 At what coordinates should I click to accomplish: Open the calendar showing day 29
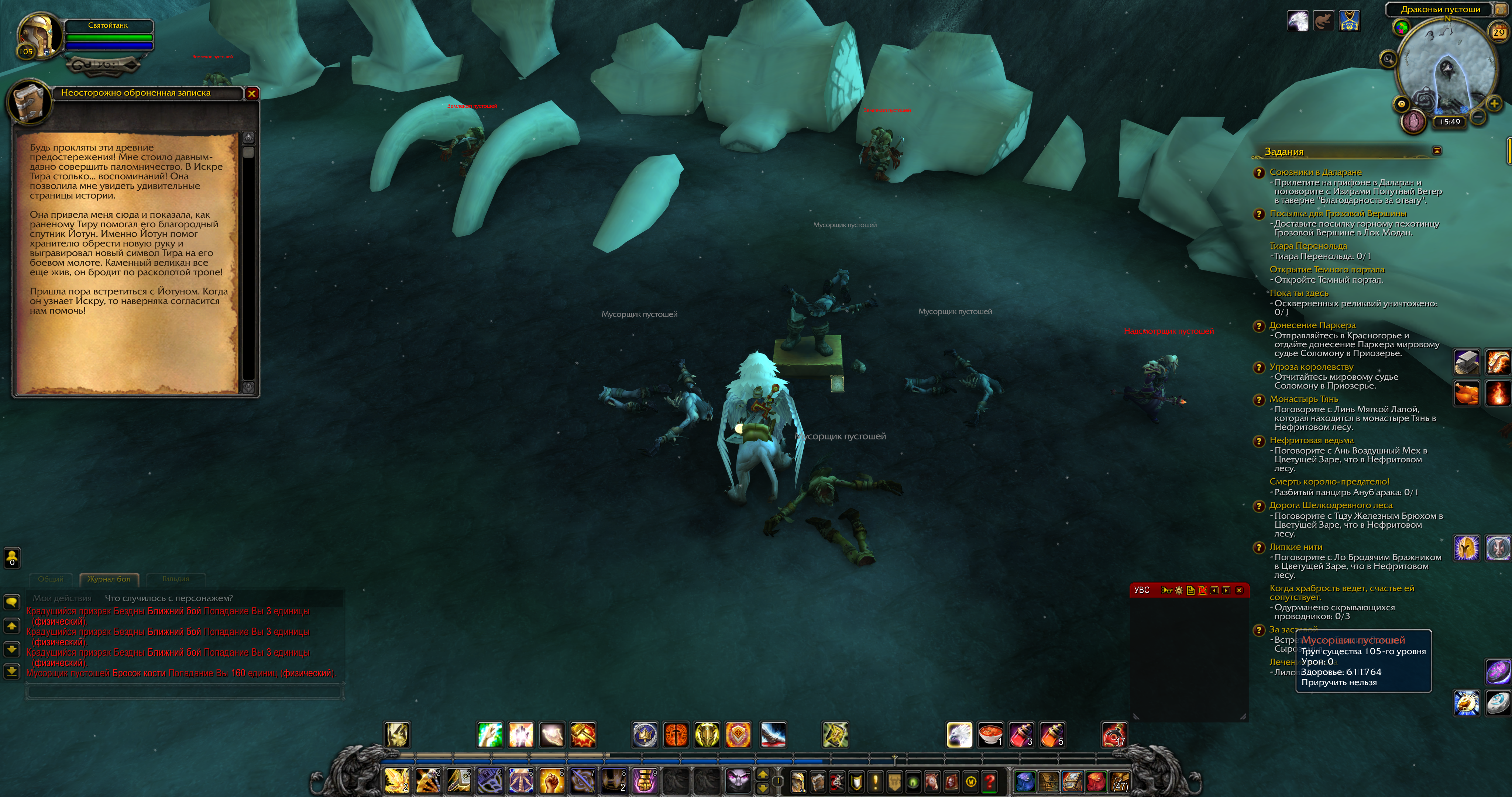click(1498, 33)
